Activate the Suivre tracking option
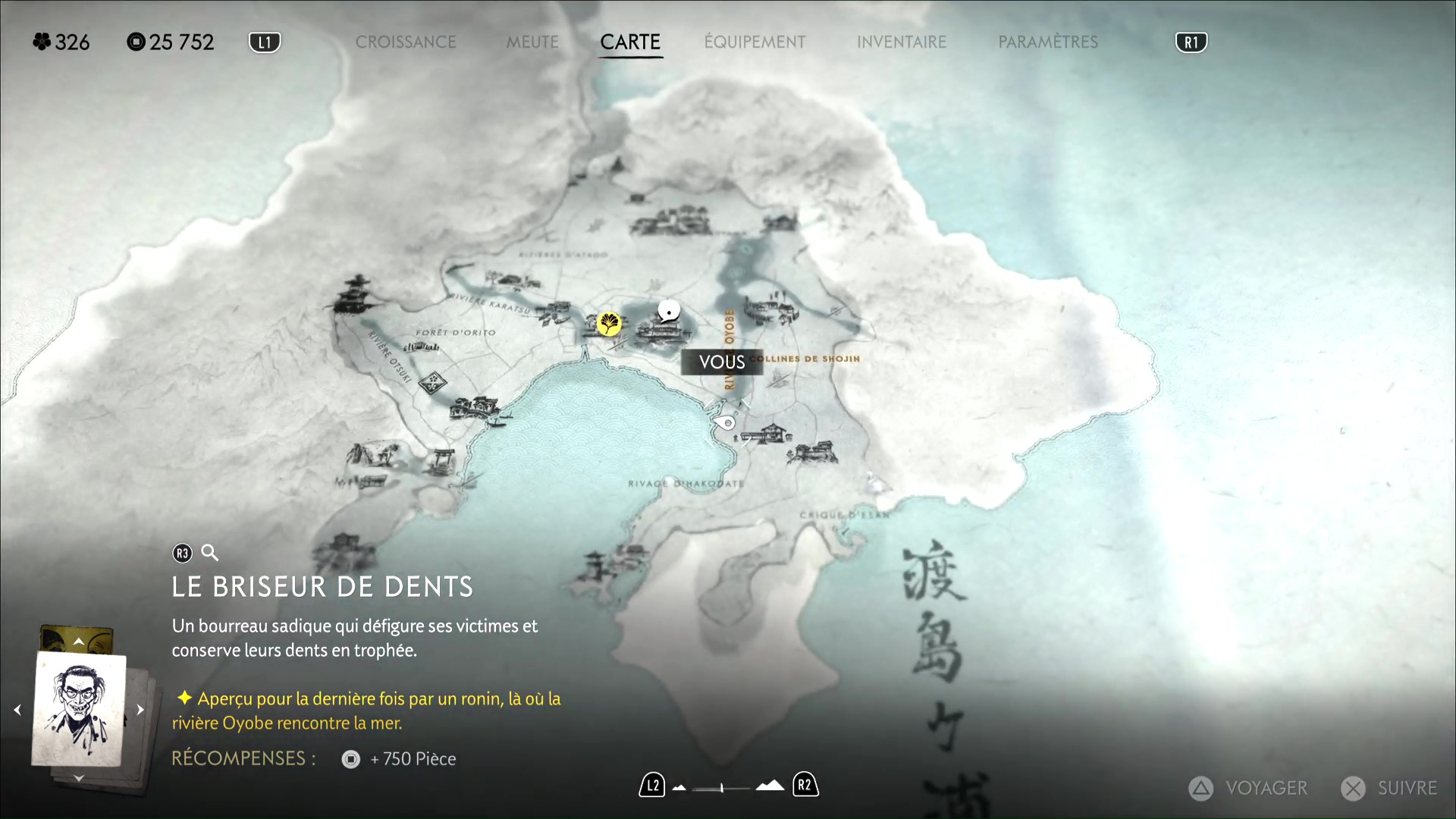The height and width of the screenshot is (819, 1456). (1390, 789)
